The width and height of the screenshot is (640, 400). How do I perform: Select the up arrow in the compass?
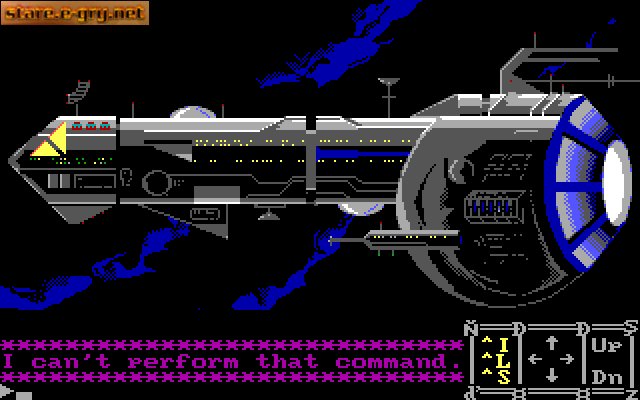coord(551,342)
